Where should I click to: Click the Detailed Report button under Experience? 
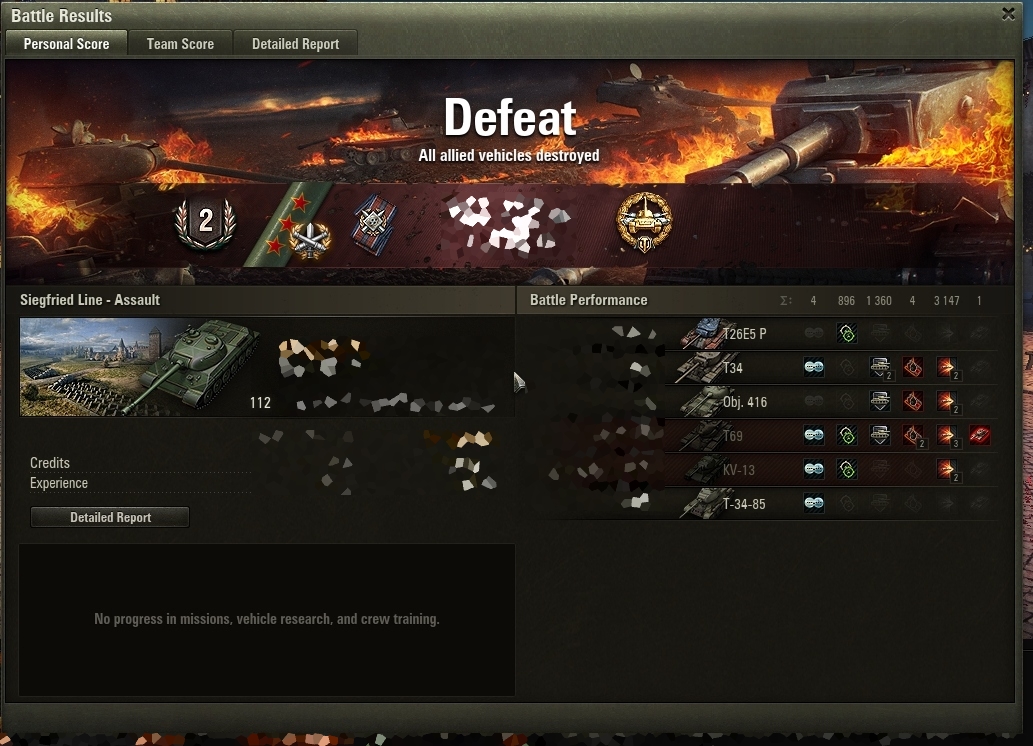pyautogui.click(x=110, y=517)
